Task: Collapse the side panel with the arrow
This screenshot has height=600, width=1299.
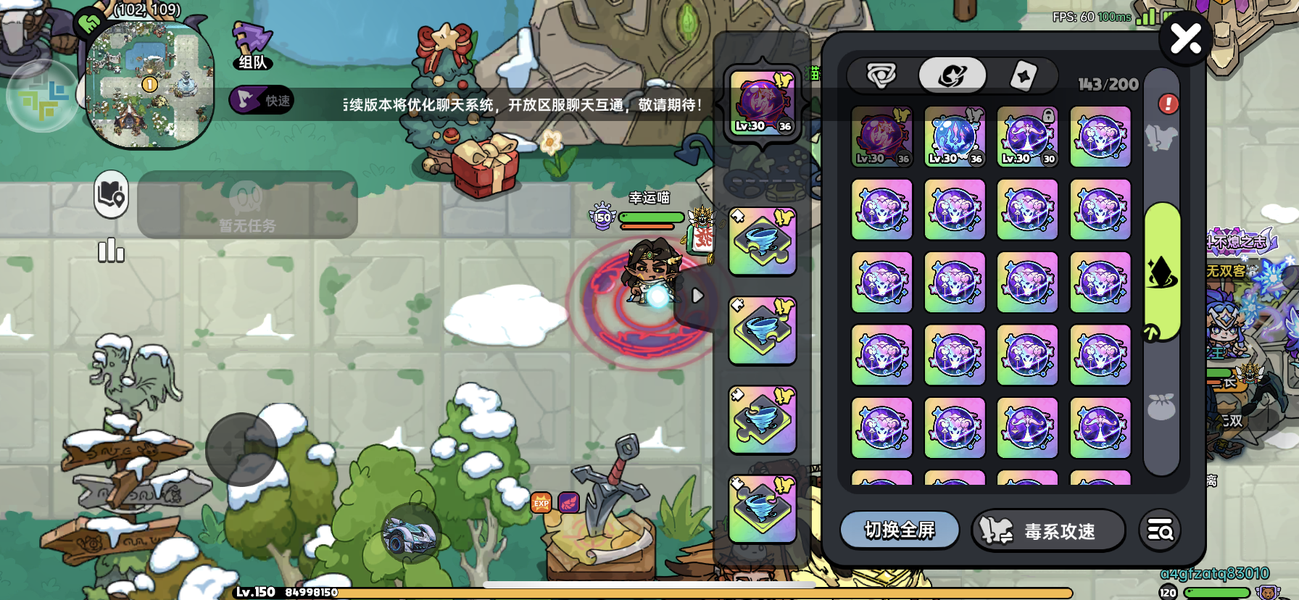Action: tap(697, 296)
